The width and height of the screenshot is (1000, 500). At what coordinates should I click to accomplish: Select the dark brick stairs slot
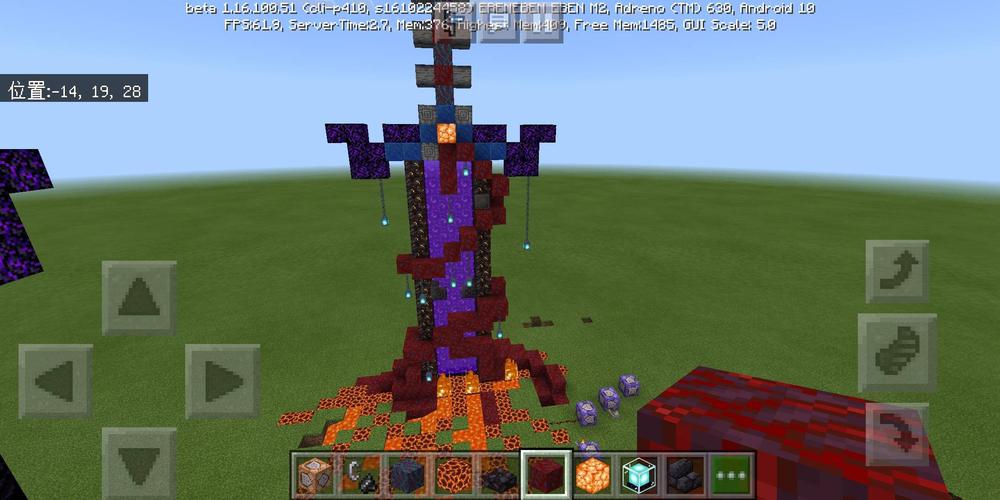coord(500,474)
